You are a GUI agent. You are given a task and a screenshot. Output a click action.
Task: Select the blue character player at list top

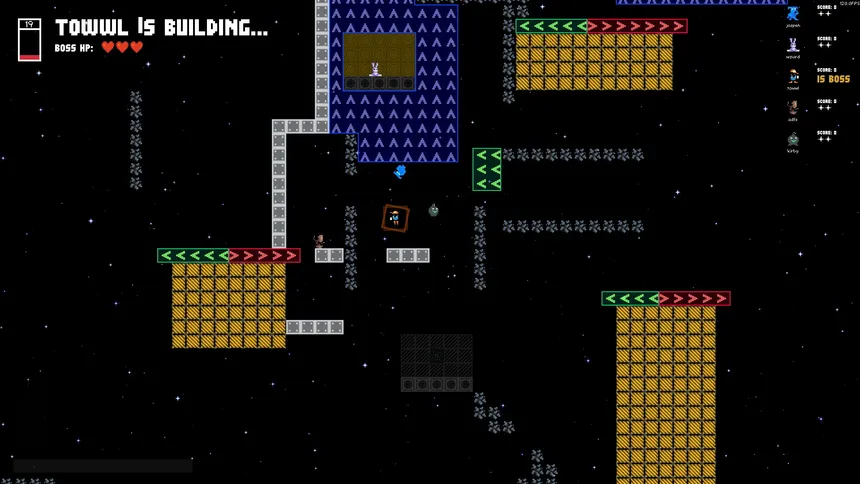pos(792,13)
